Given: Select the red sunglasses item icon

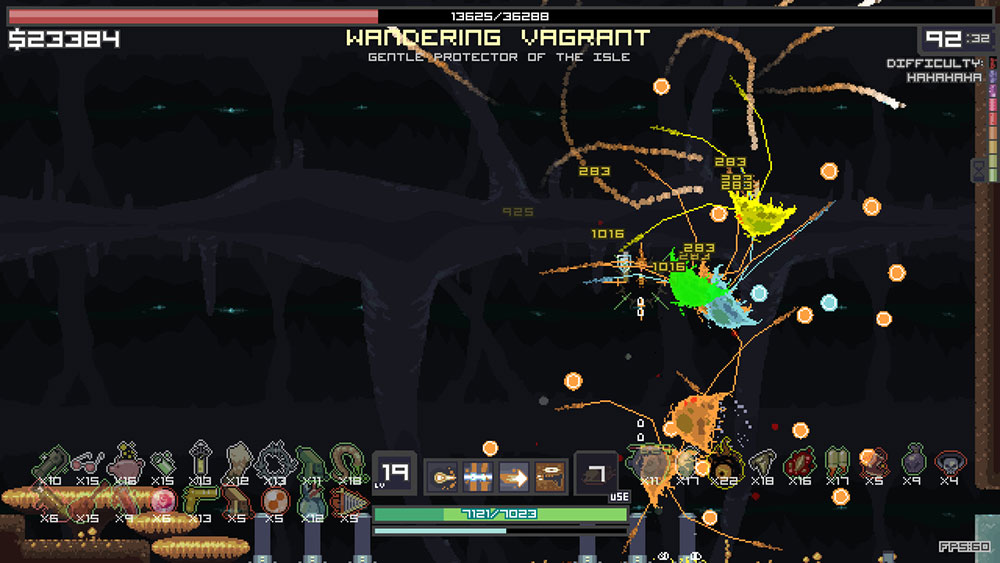Looking at the screenshot, I should coord(88,463).
